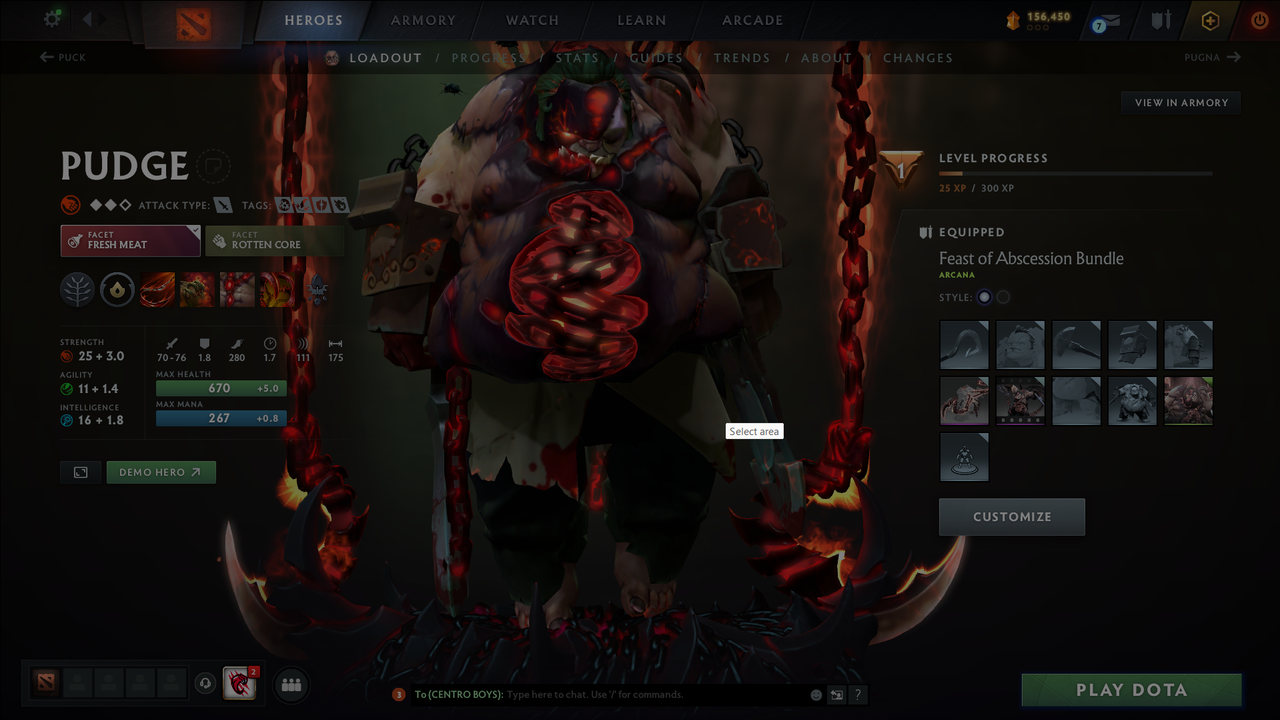Select the Dismember ultimate ability icon
The height and width of the screenshot is (720, 1280).
pyautogui.click(x=277, y=290)
